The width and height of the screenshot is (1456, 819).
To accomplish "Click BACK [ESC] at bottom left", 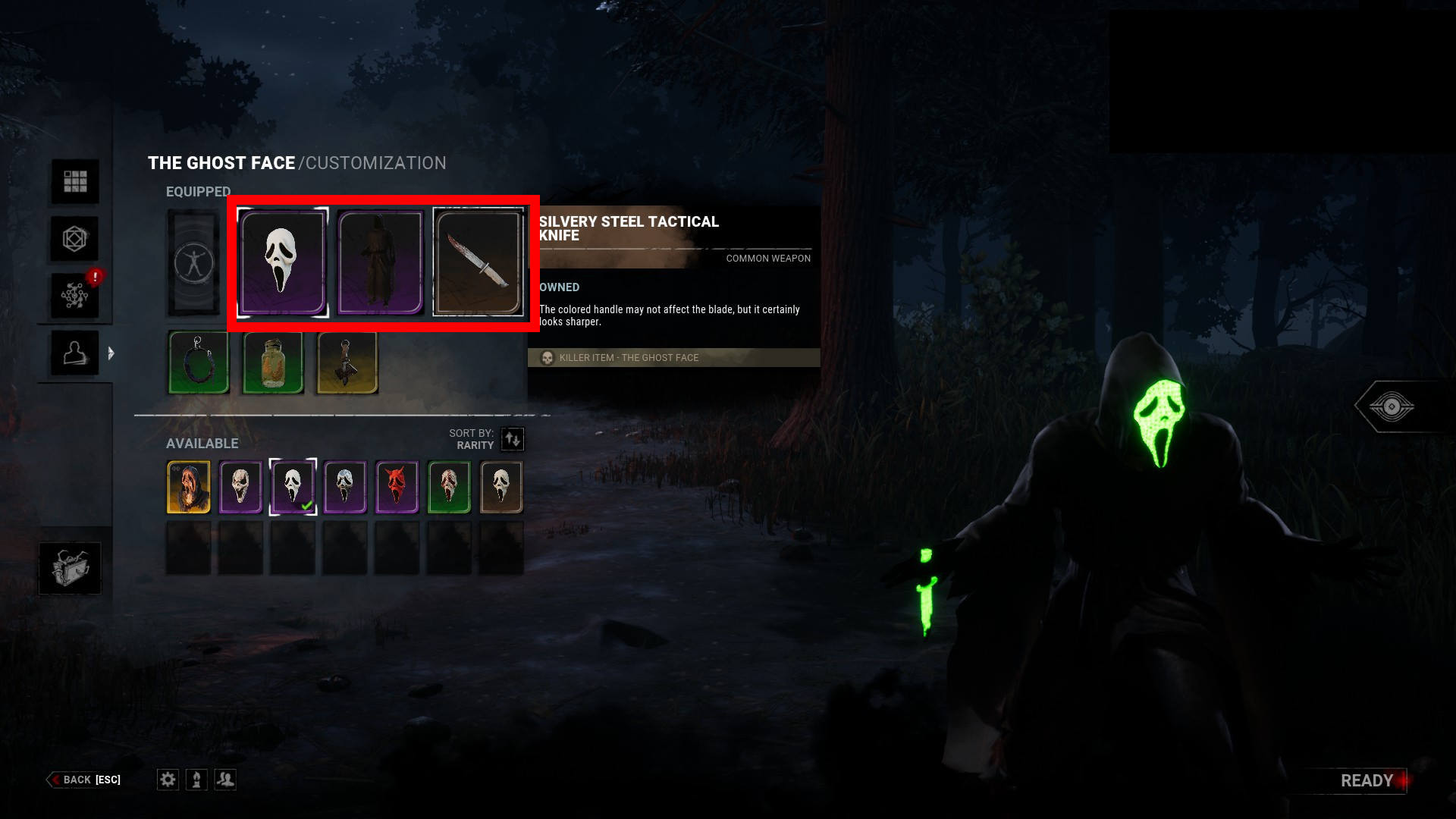I will coord(83,780).
